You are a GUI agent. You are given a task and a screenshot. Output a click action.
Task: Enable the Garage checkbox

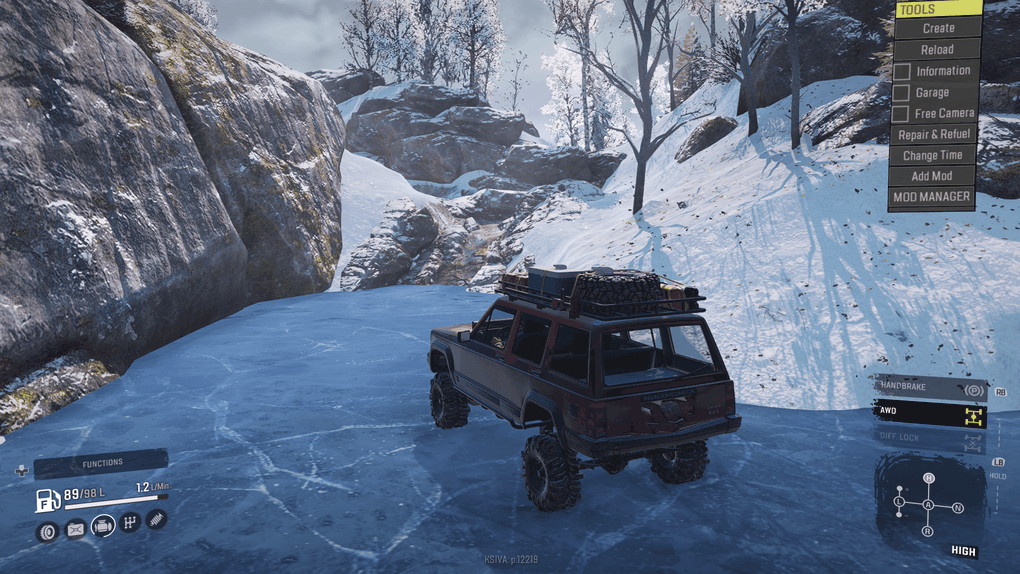point(902,93)
